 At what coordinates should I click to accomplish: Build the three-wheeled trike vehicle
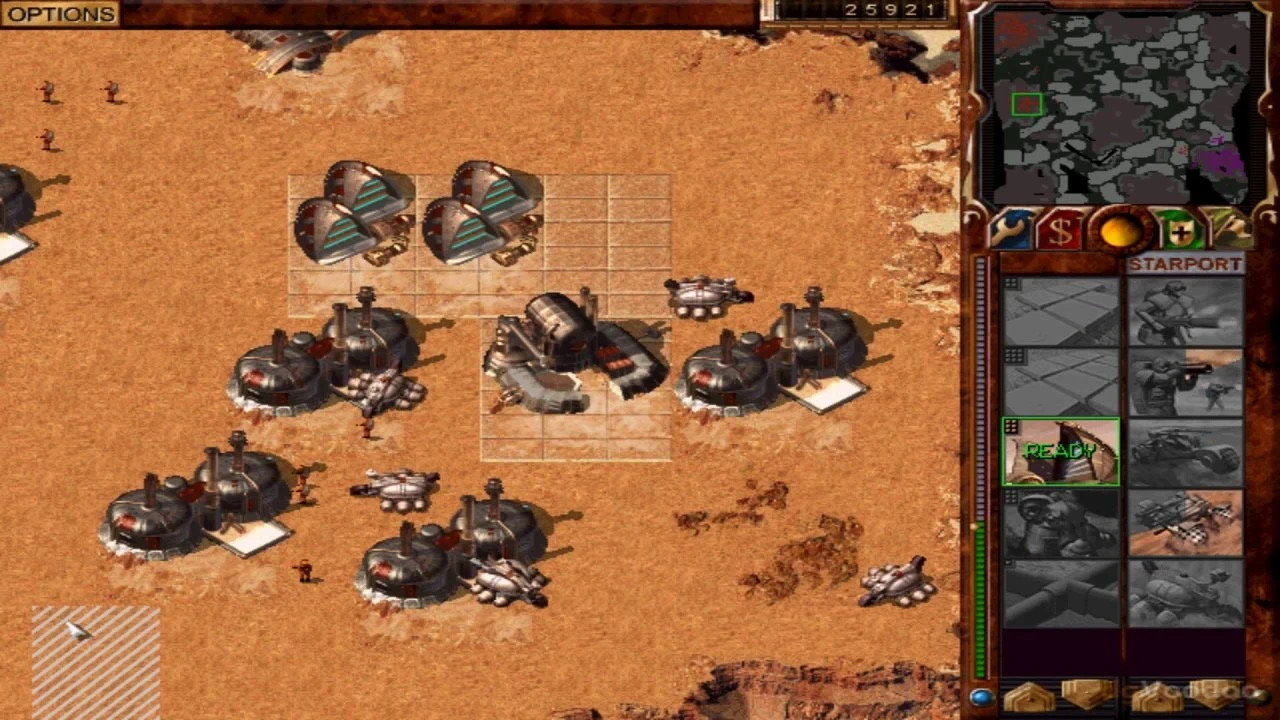(x=1186, y=452)
